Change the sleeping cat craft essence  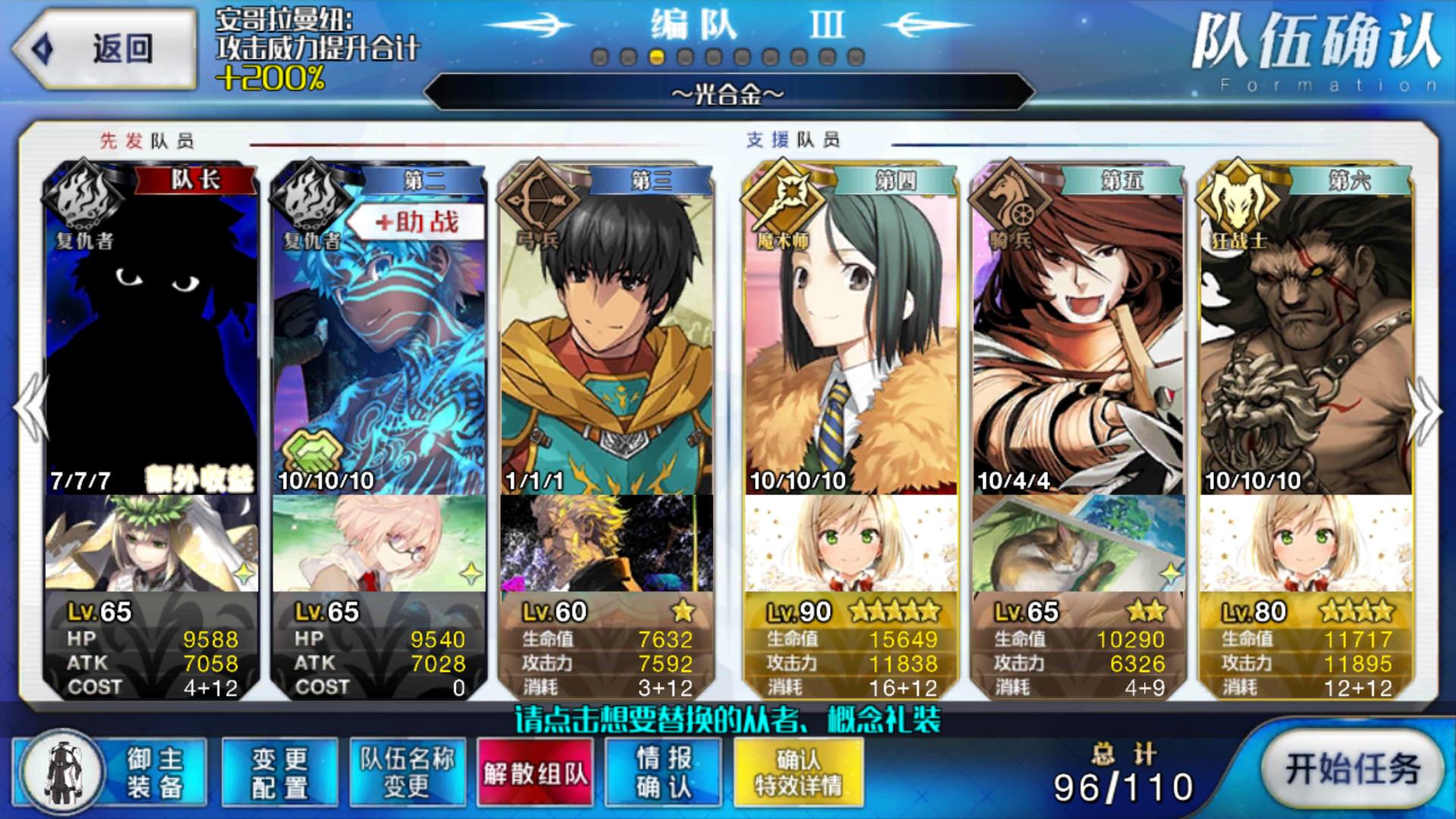click(1078, 543)
